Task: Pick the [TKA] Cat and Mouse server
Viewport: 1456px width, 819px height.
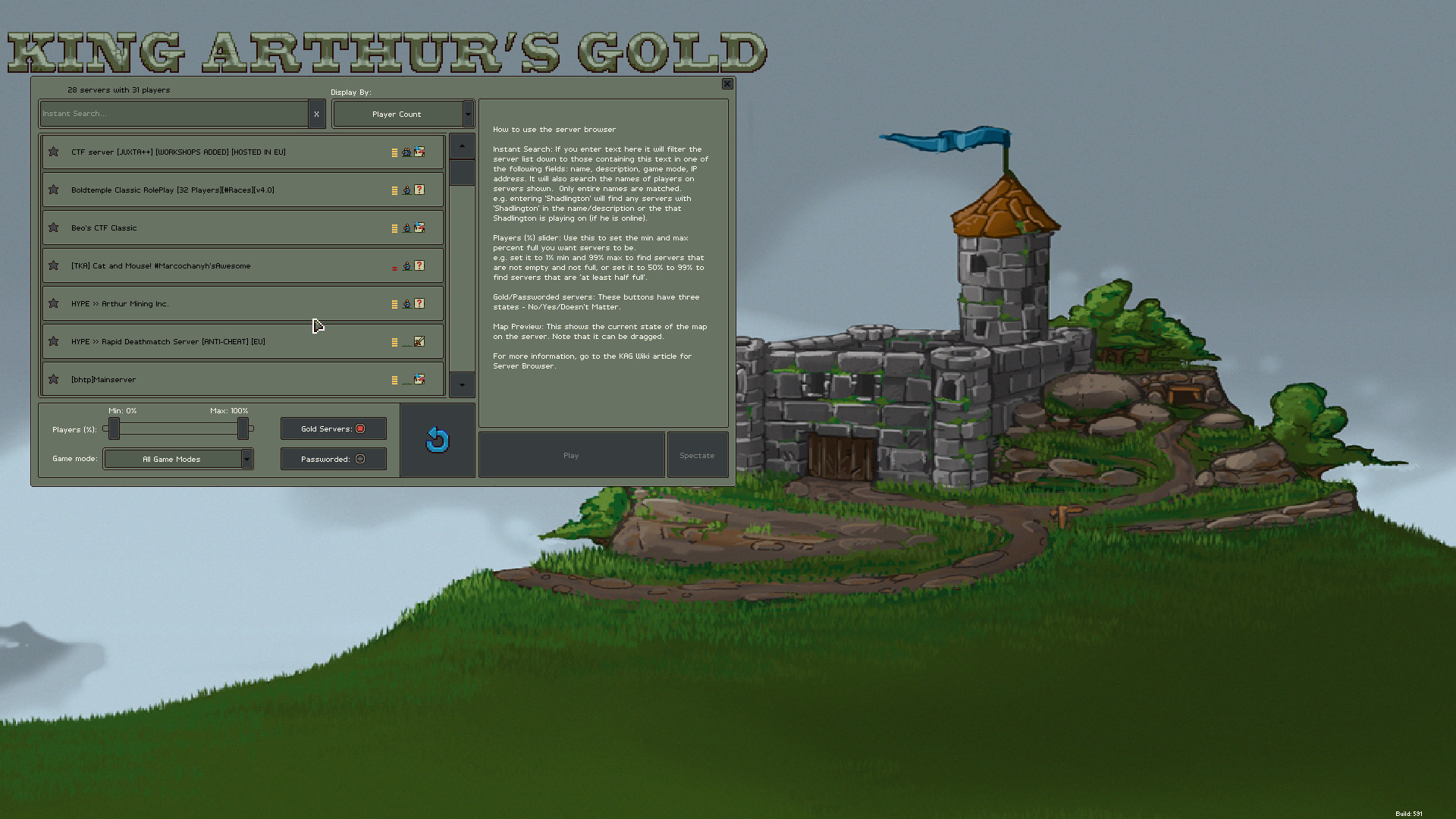Action: coord(227,266)
